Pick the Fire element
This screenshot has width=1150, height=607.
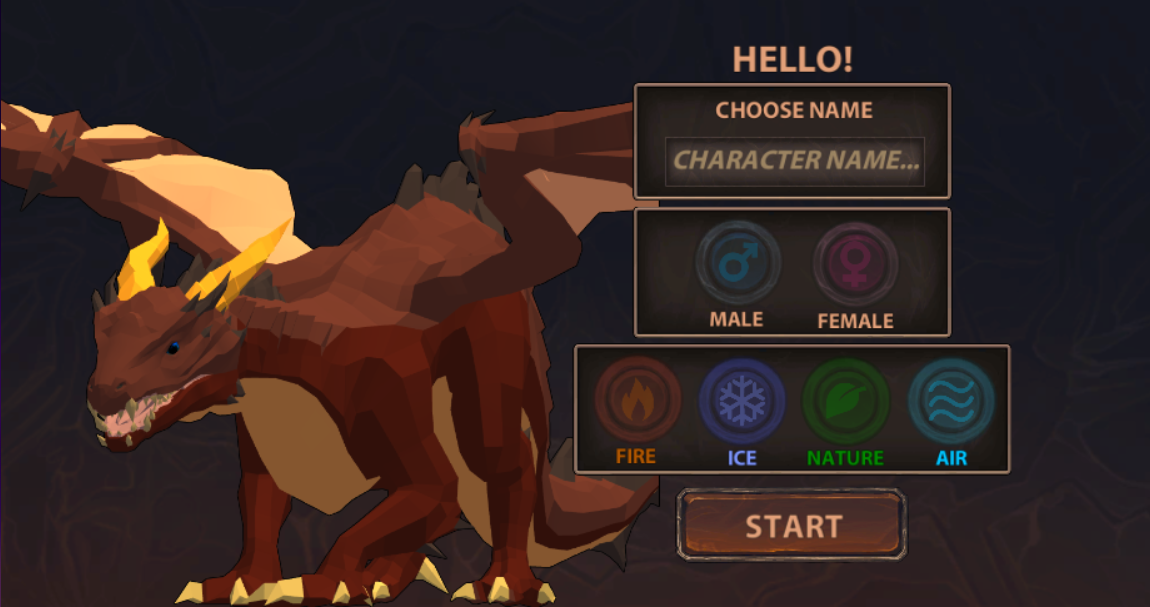point(637,400)
